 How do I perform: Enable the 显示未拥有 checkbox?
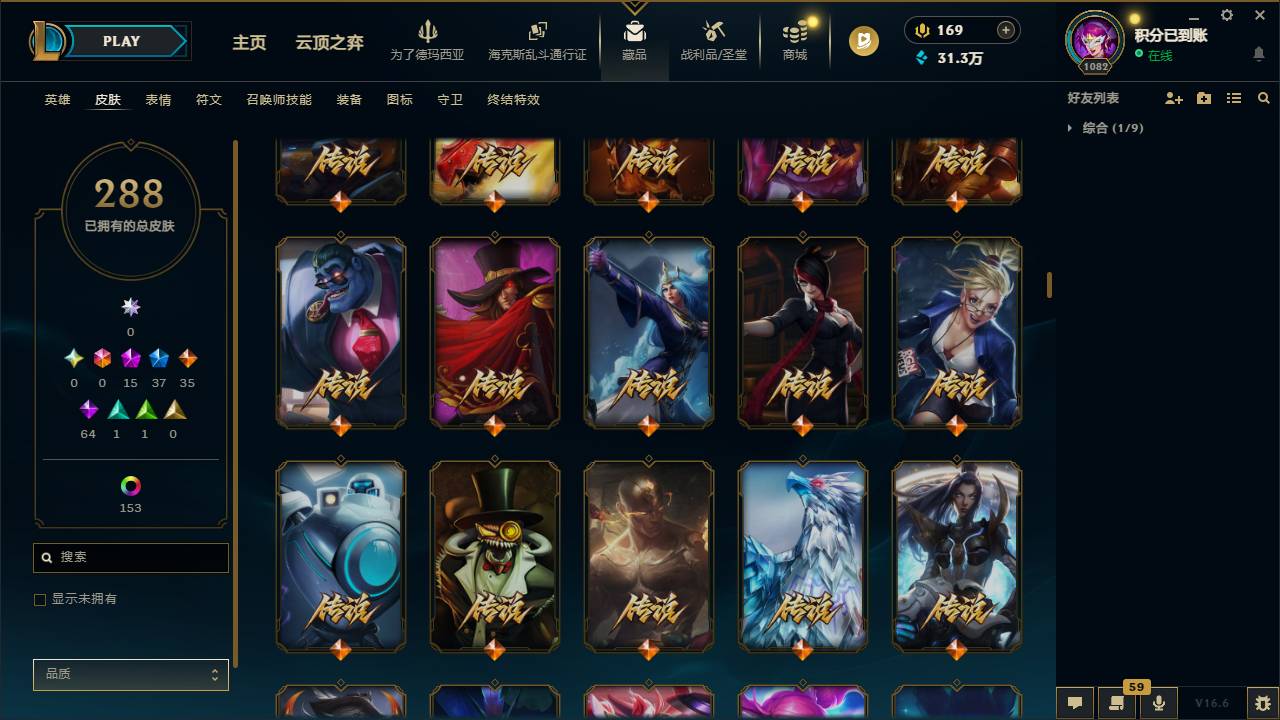(x=39, y=599)
